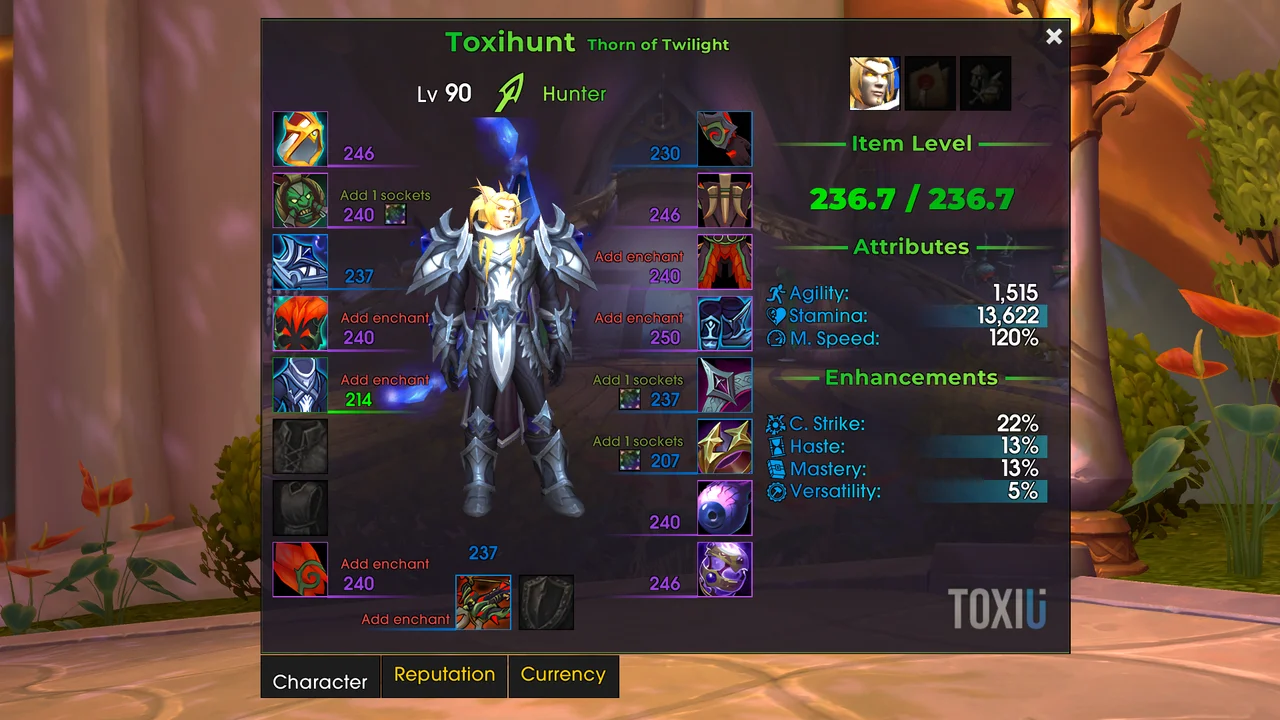Close the character window

click(1053, 37)
